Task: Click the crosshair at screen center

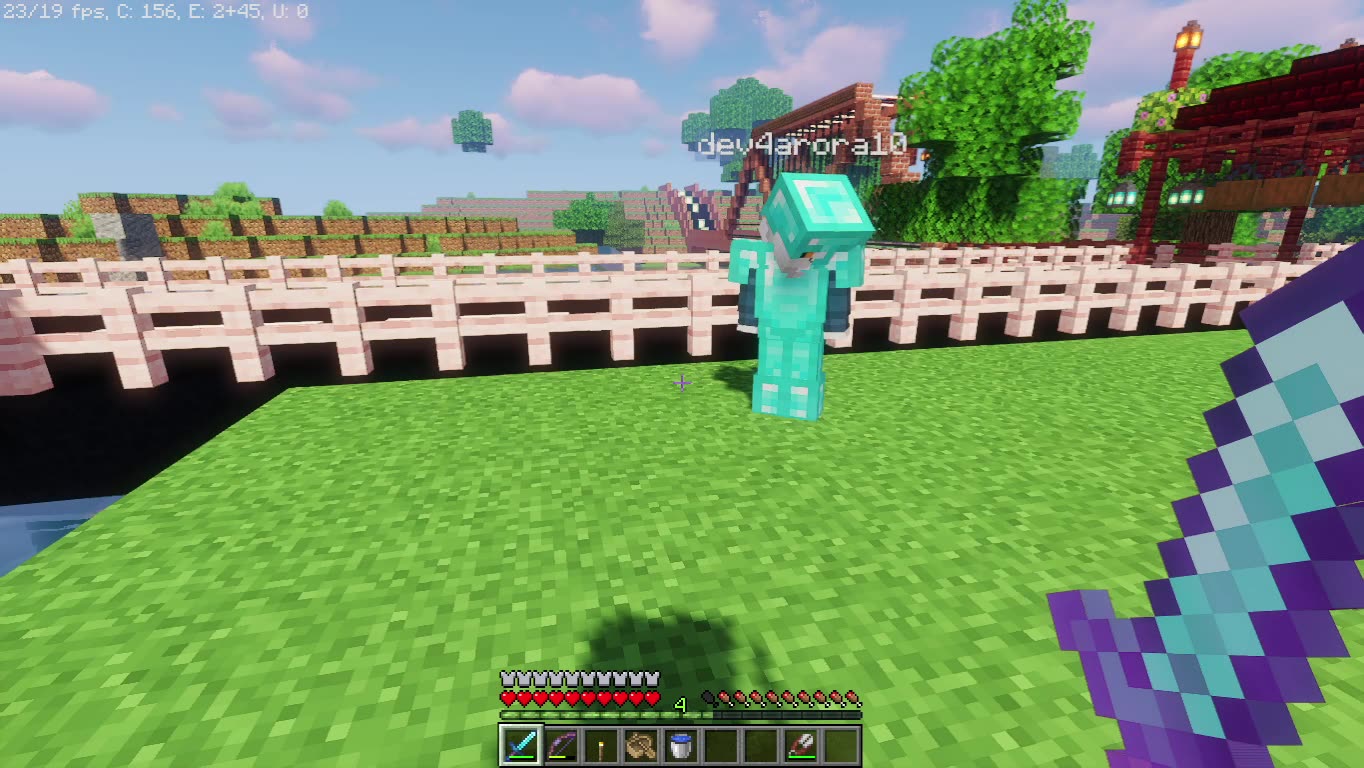Action: click(682, 383)
